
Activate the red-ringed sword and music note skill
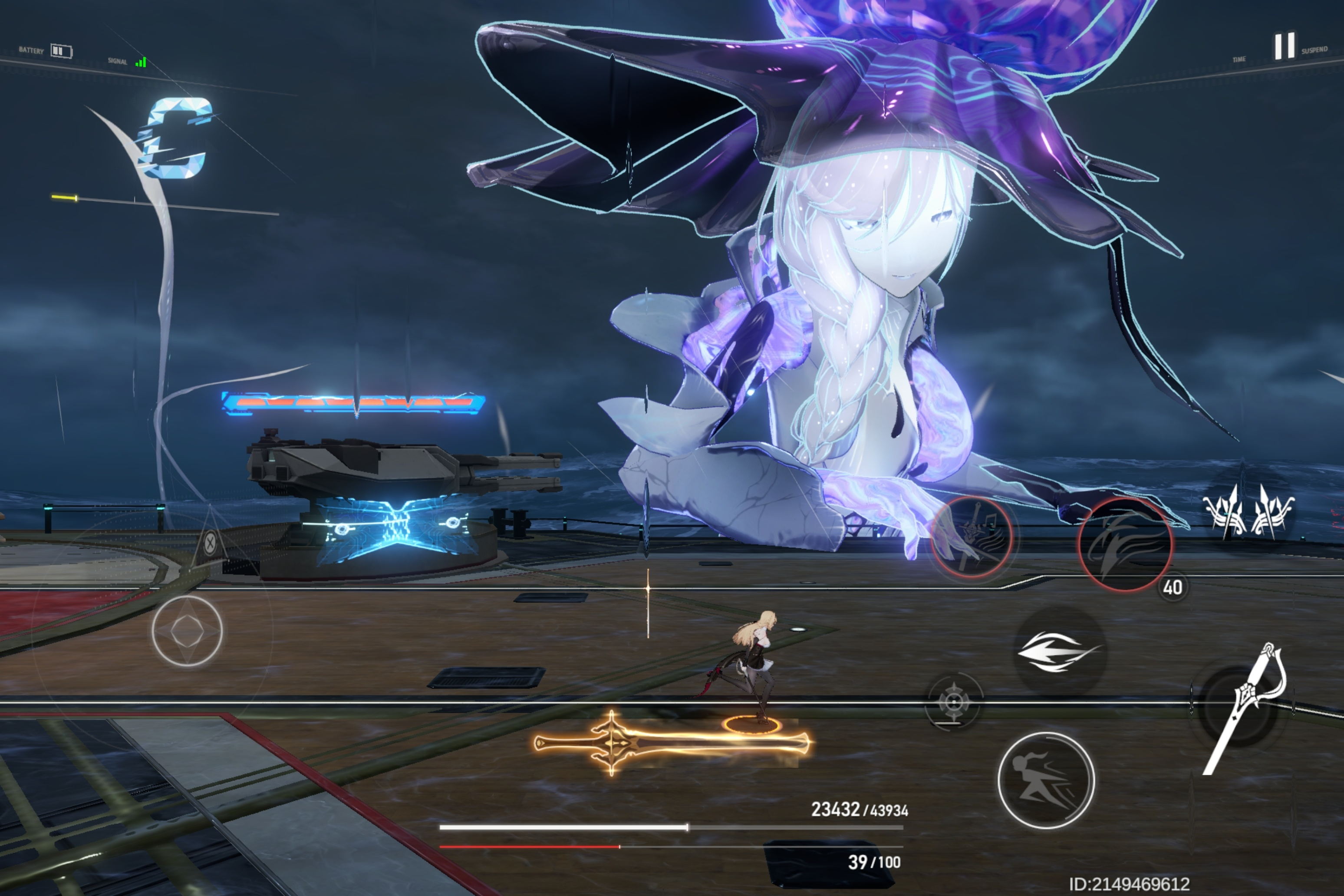click(972, 537)
